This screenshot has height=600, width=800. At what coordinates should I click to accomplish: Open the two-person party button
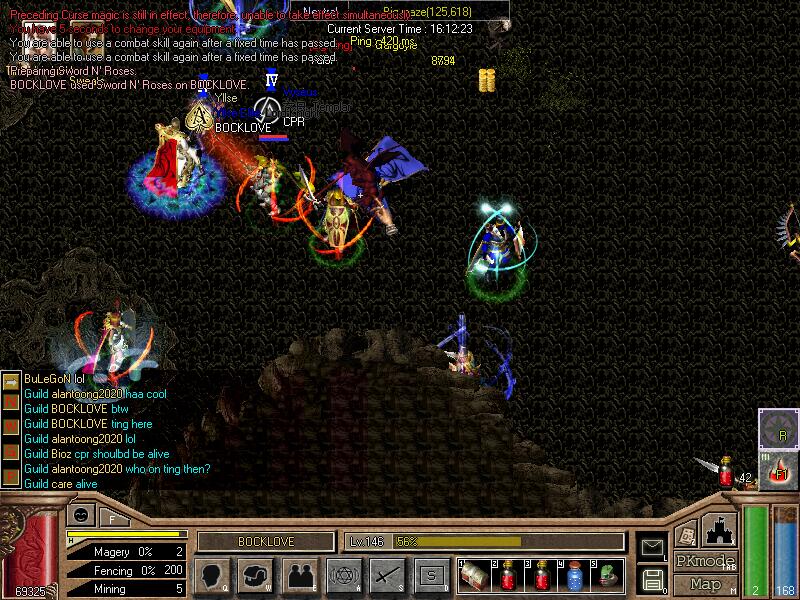tap(300, 575)
